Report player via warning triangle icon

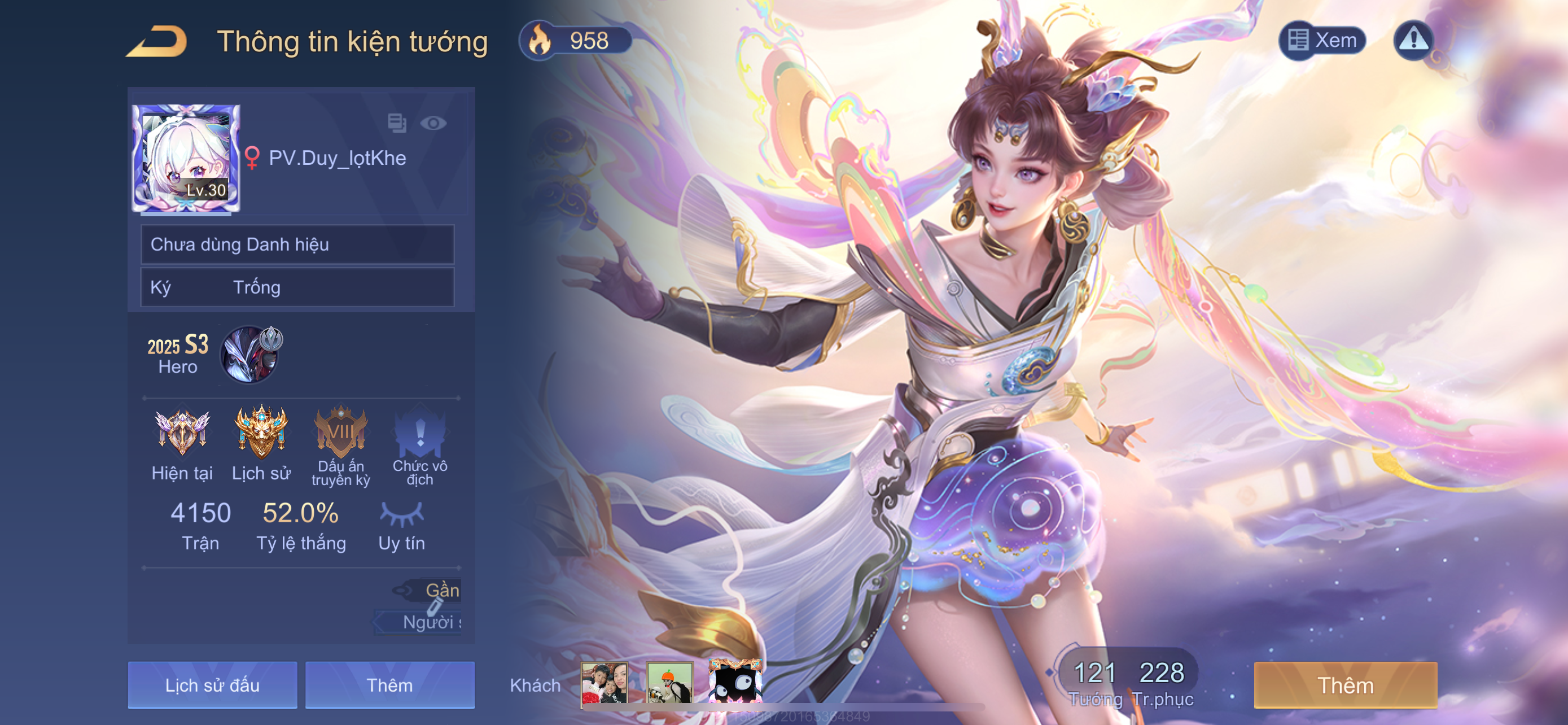point(1413,40)
